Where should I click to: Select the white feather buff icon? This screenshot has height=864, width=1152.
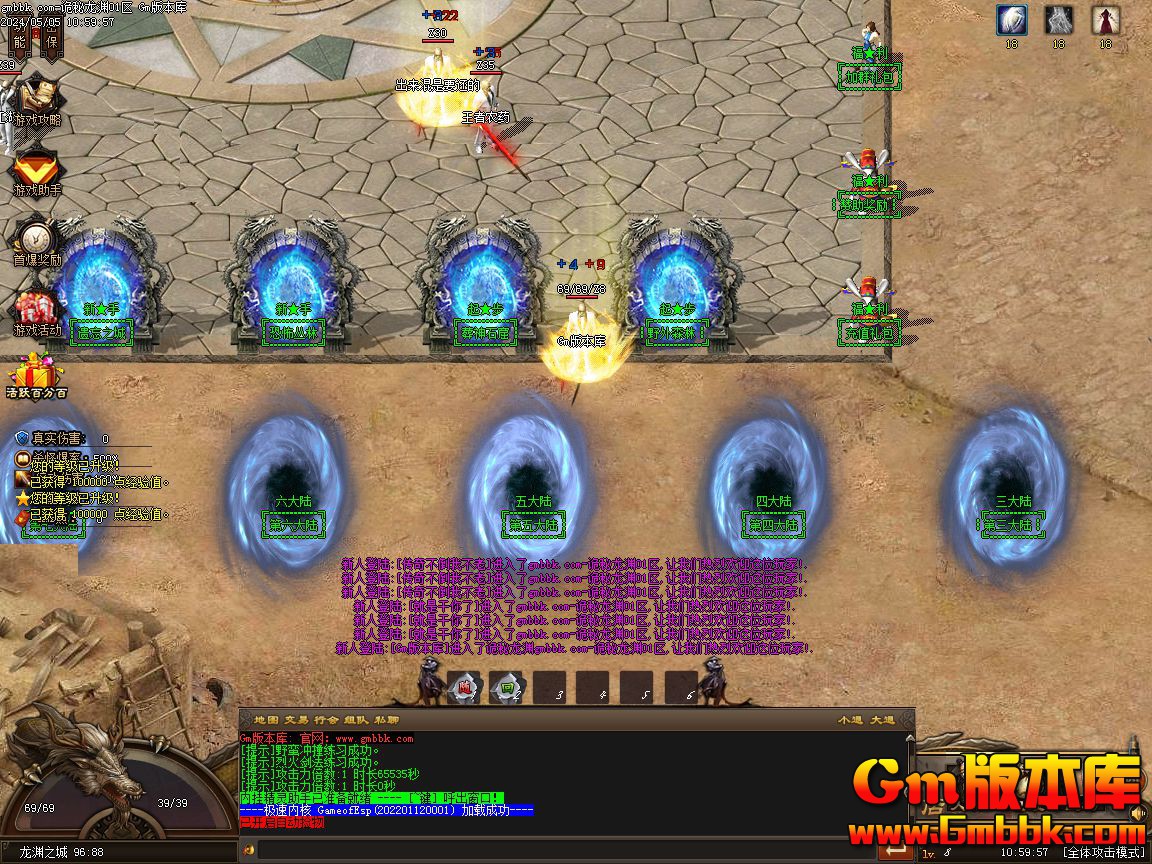coord(1011,20)
